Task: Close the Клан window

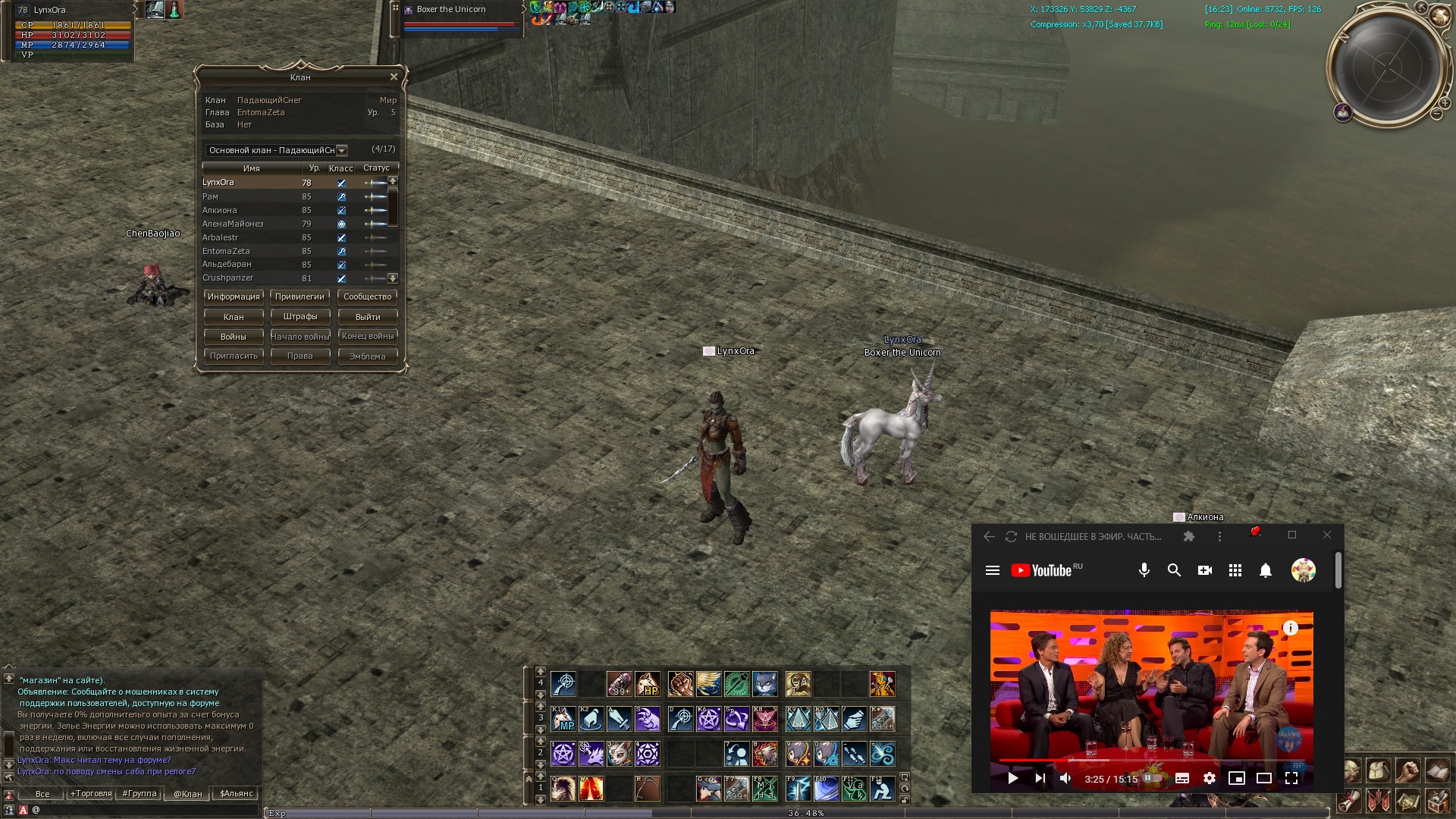Action: click(394, 77)
